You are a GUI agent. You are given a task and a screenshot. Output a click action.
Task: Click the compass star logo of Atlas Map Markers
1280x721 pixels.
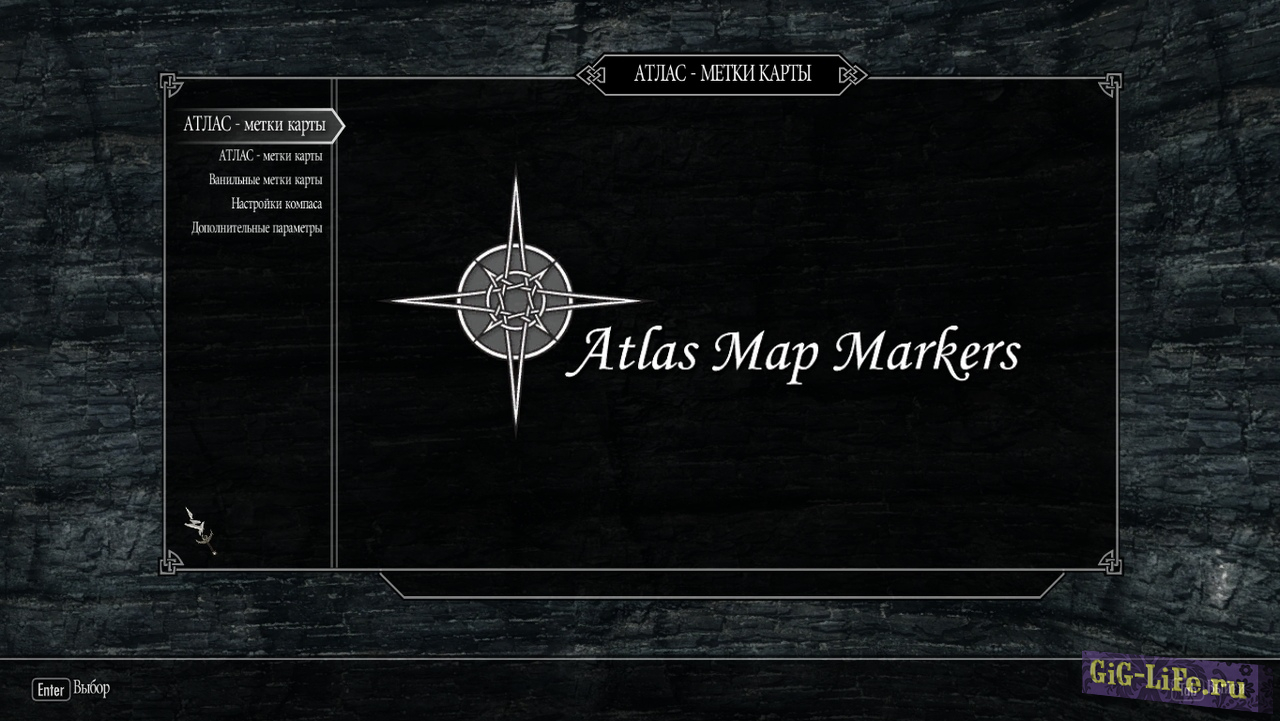515,300
